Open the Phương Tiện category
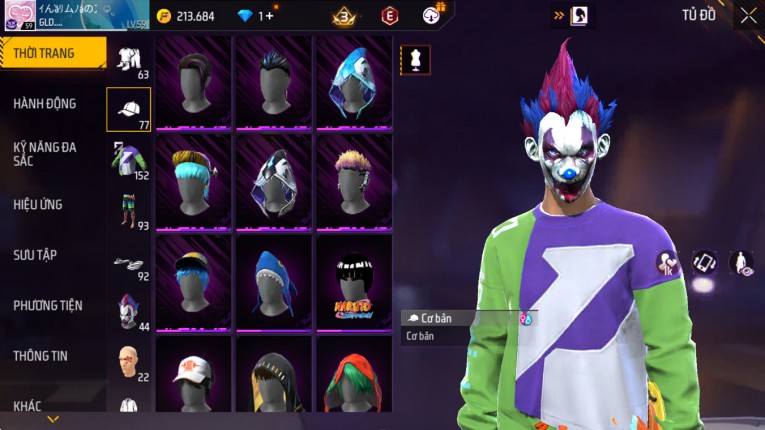765x430 pixels. coord(48,305)
